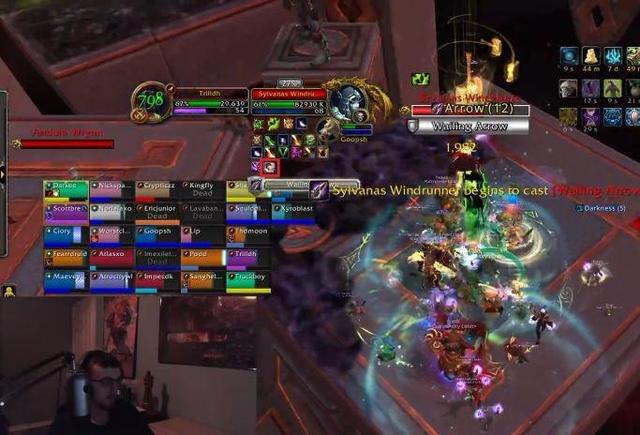640x435 pixels.
Task: Select Pood's raid frame
Action: coord(202,258)
